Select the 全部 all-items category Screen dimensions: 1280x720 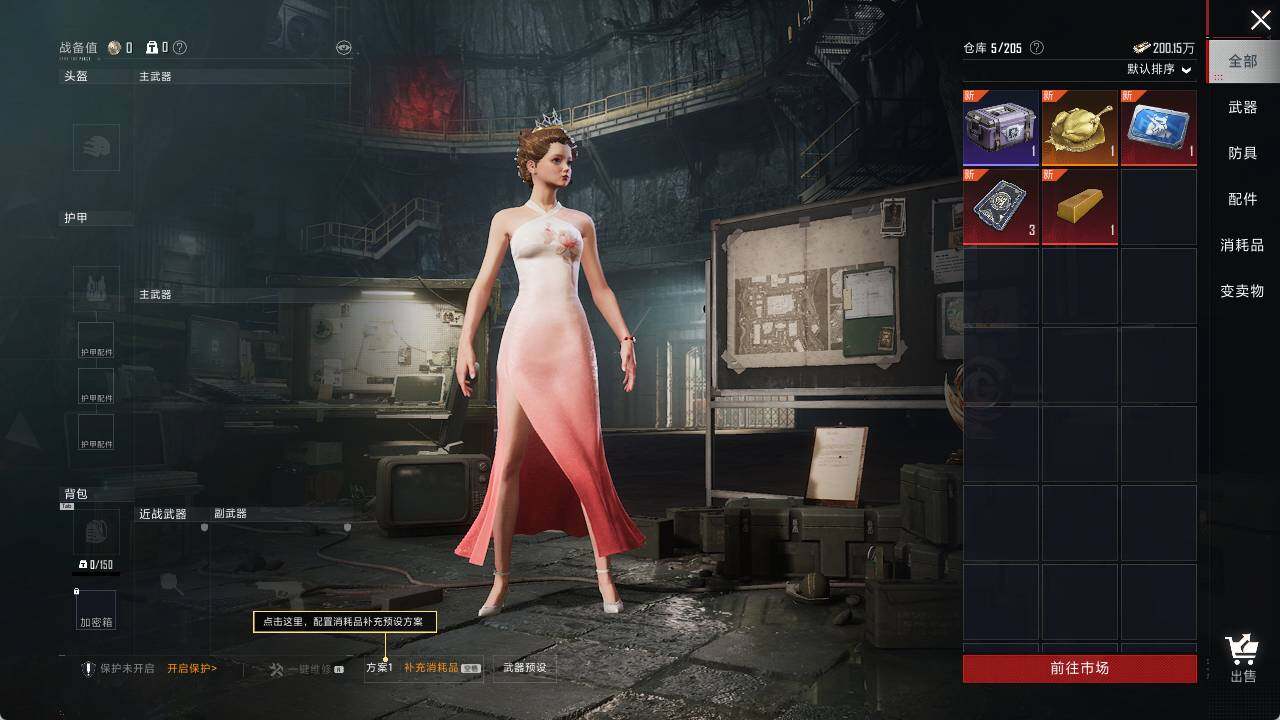[1243, 61]
